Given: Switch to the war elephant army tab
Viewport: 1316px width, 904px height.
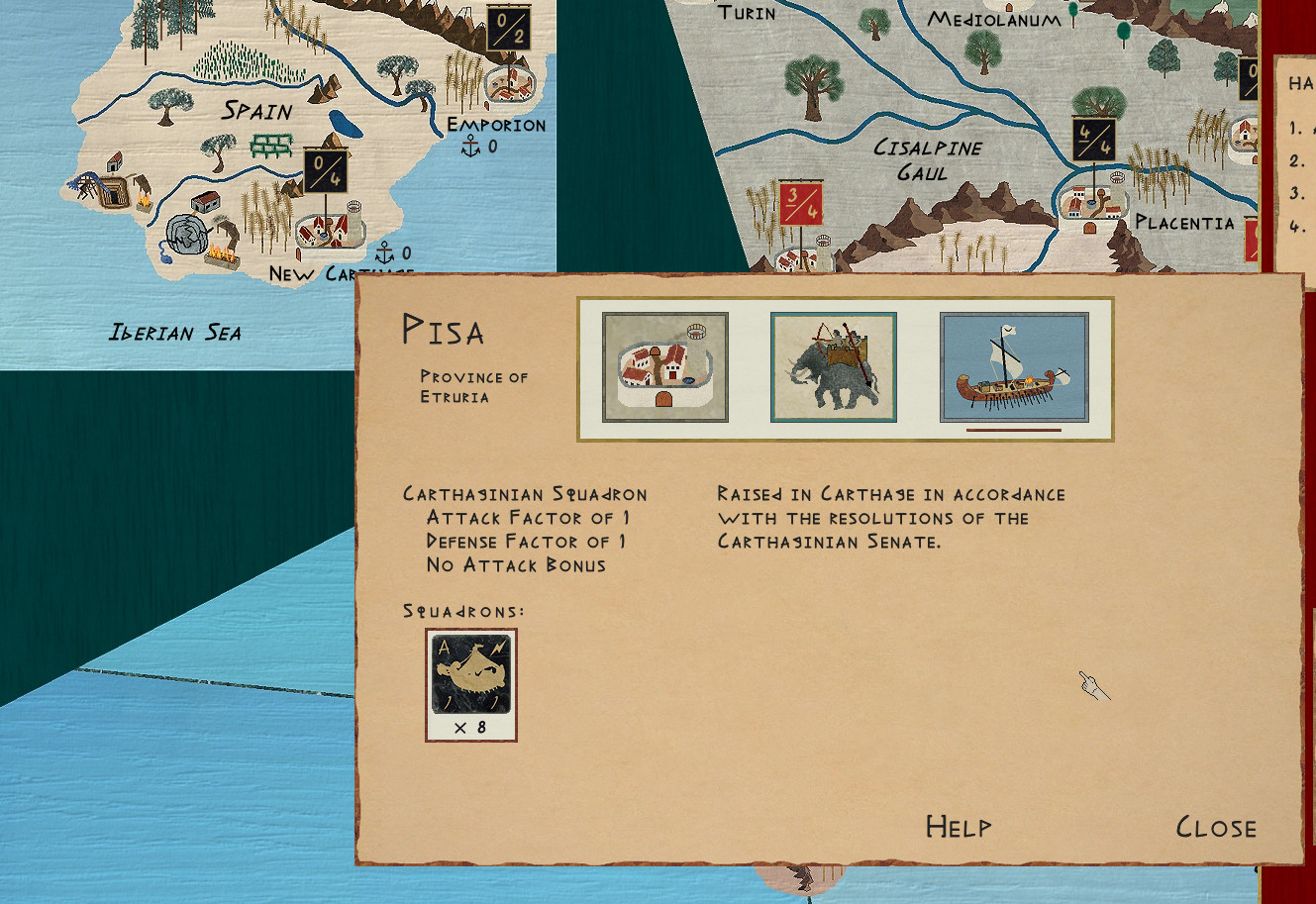Looking at the screenshot, I should click(x=833, y=367).
